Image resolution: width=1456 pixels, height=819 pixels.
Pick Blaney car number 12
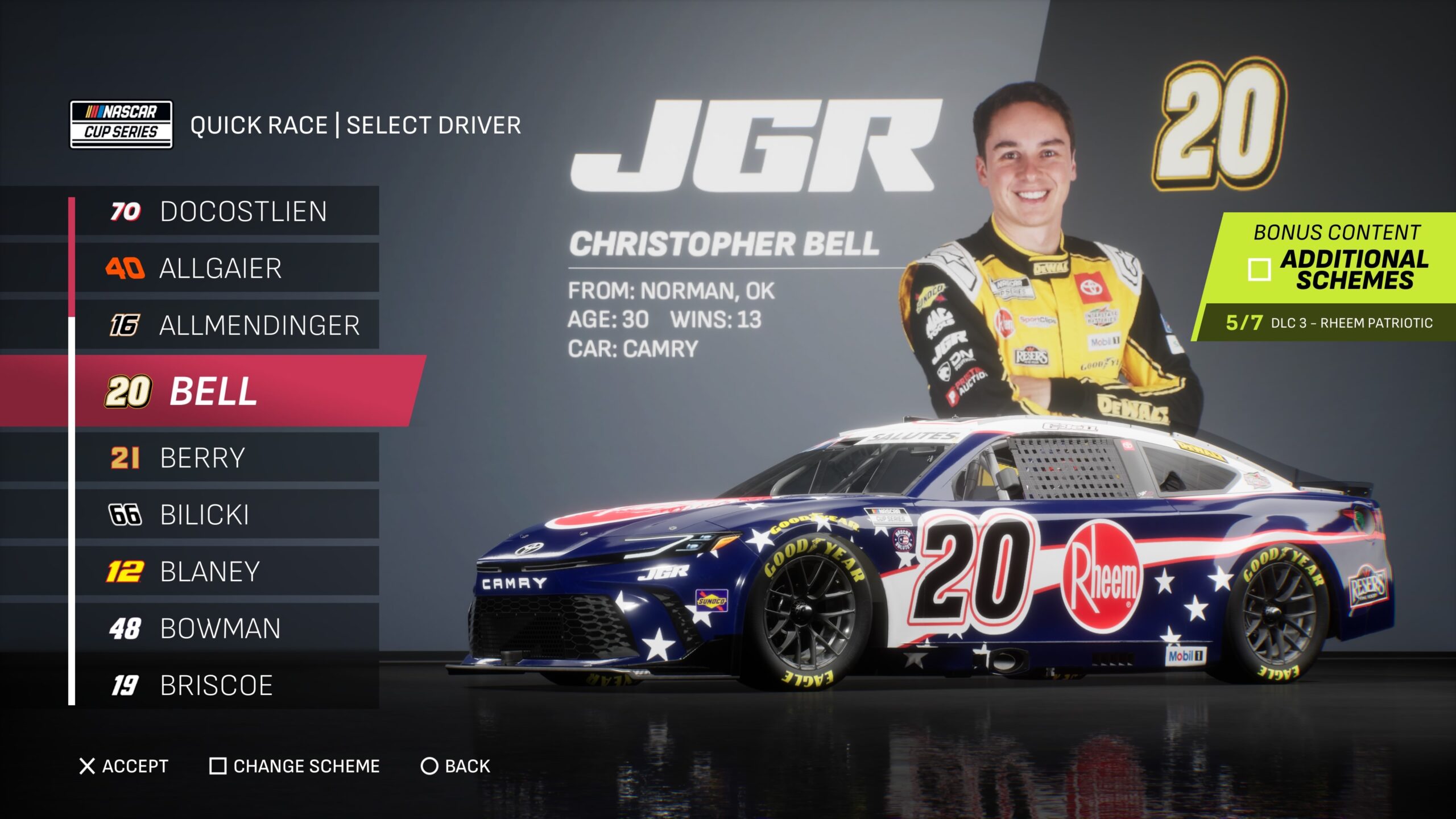(x=227, y=572)
